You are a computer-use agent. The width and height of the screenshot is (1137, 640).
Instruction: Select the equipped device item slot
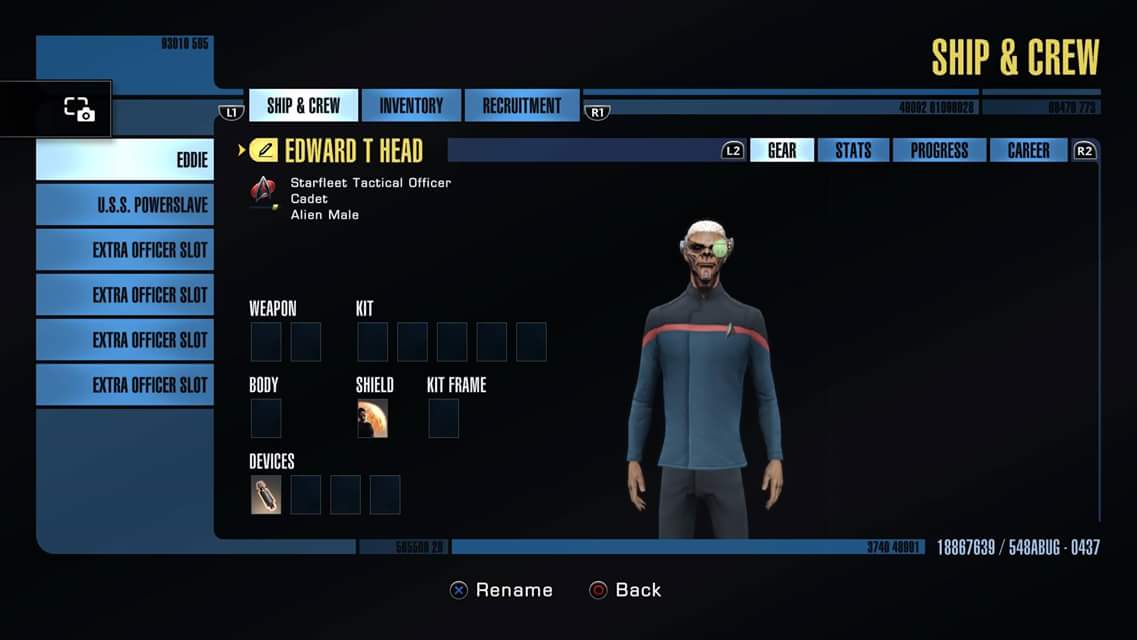266,495
